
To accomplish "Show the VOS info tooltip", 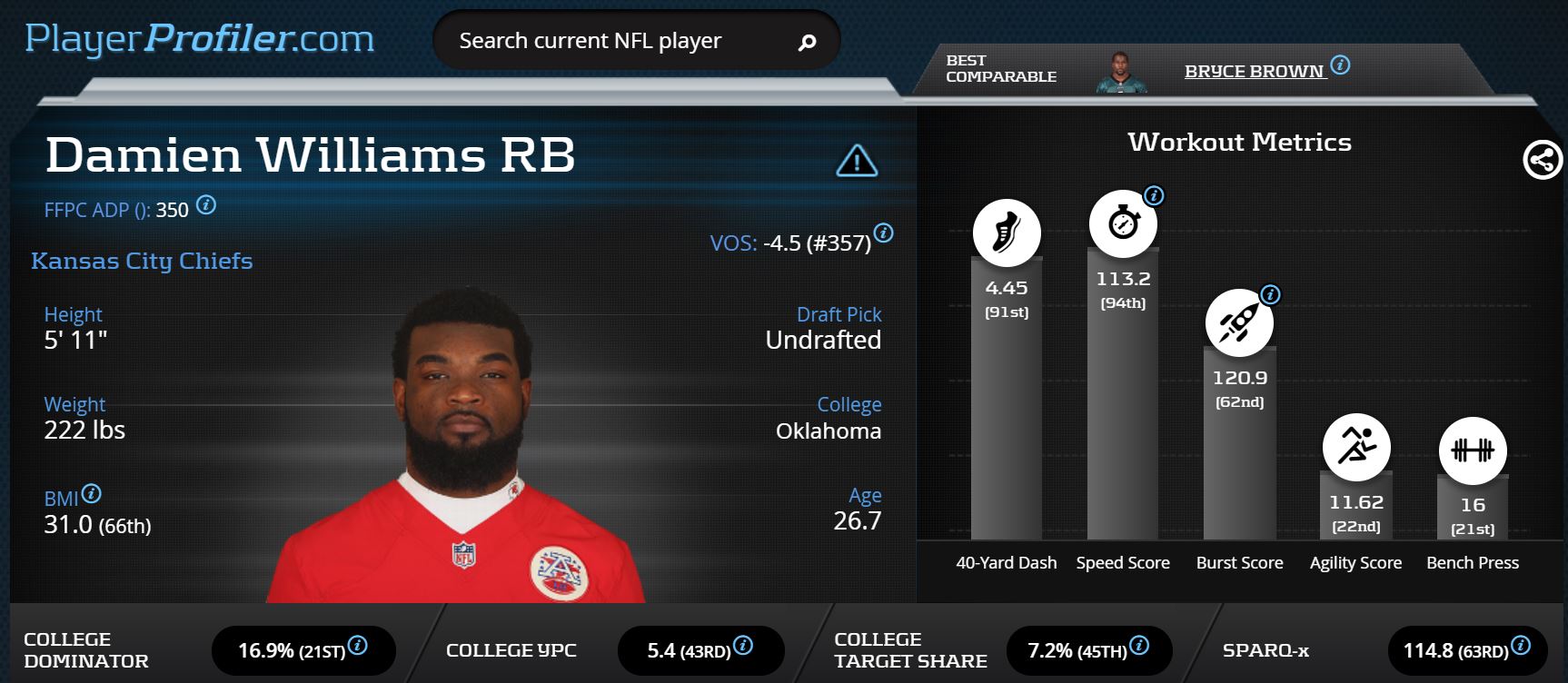I will click(x=883, y=233).
